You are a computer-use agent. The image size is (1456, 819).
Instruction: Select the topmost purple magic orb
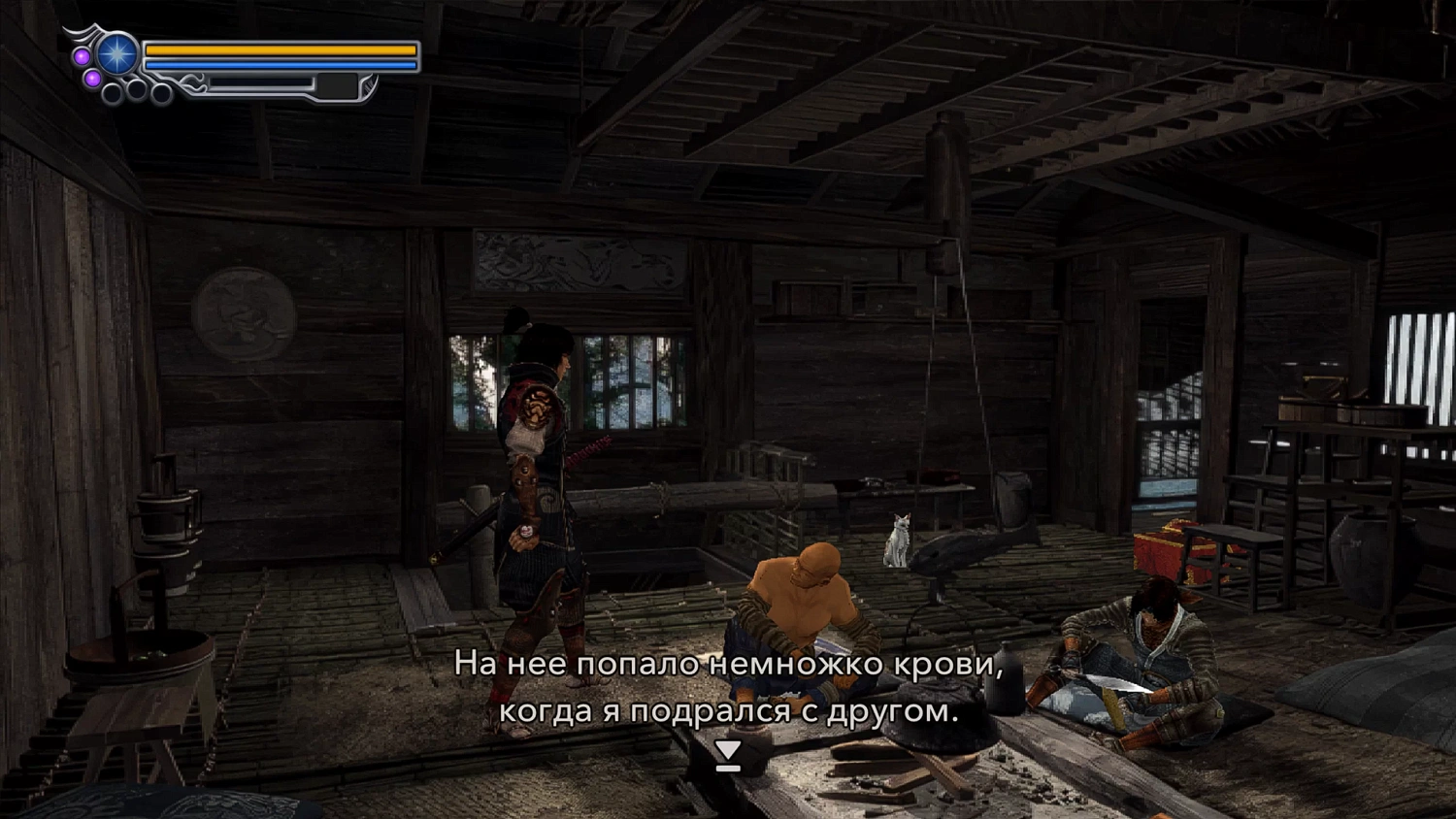click(82, 55)
